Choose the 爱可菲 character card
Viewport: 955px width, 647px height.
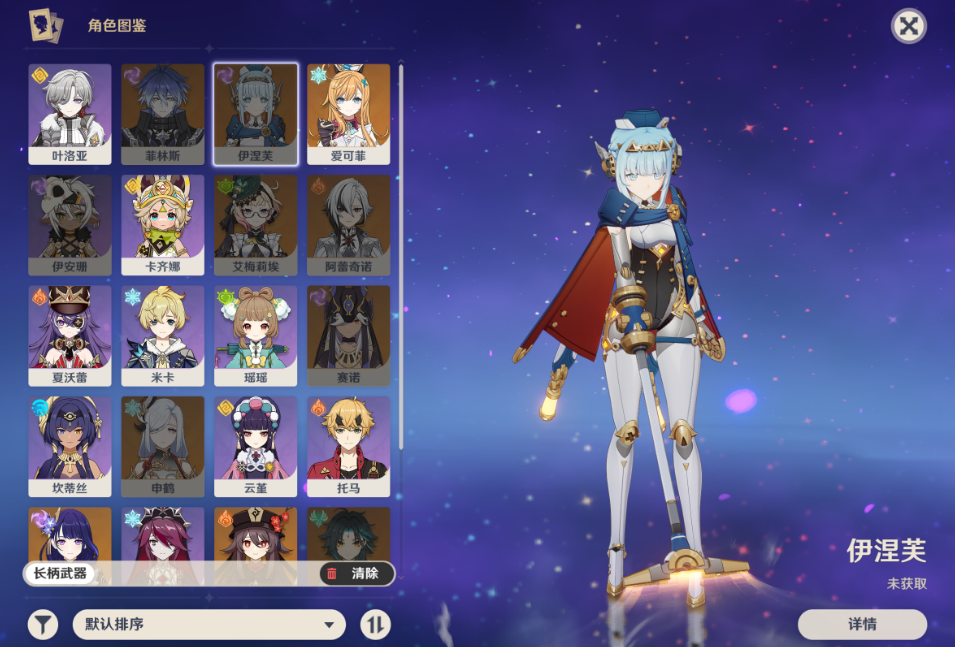348,113
